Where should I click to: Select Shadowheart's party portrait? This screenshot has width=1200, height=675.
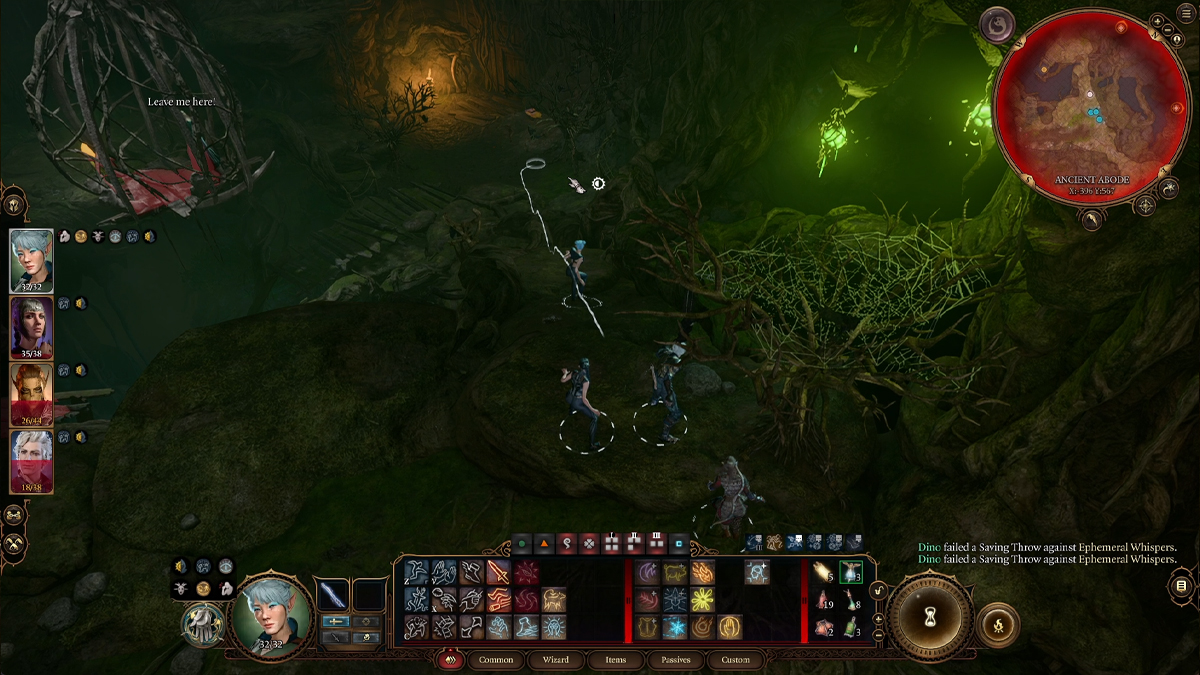[31, 327]
